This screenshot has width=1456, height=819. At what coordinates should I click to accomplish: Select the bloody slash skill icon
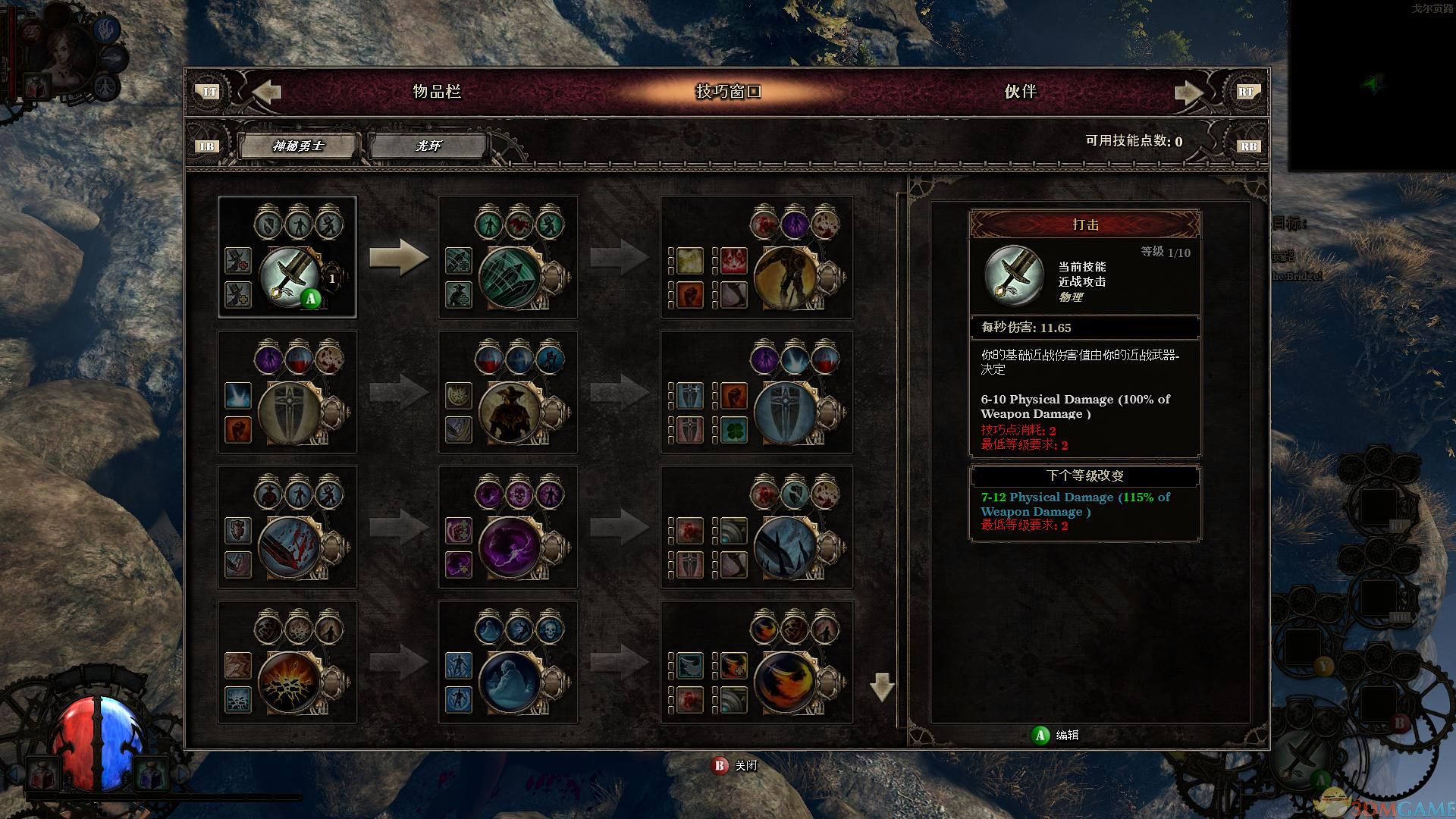point(289,548)
